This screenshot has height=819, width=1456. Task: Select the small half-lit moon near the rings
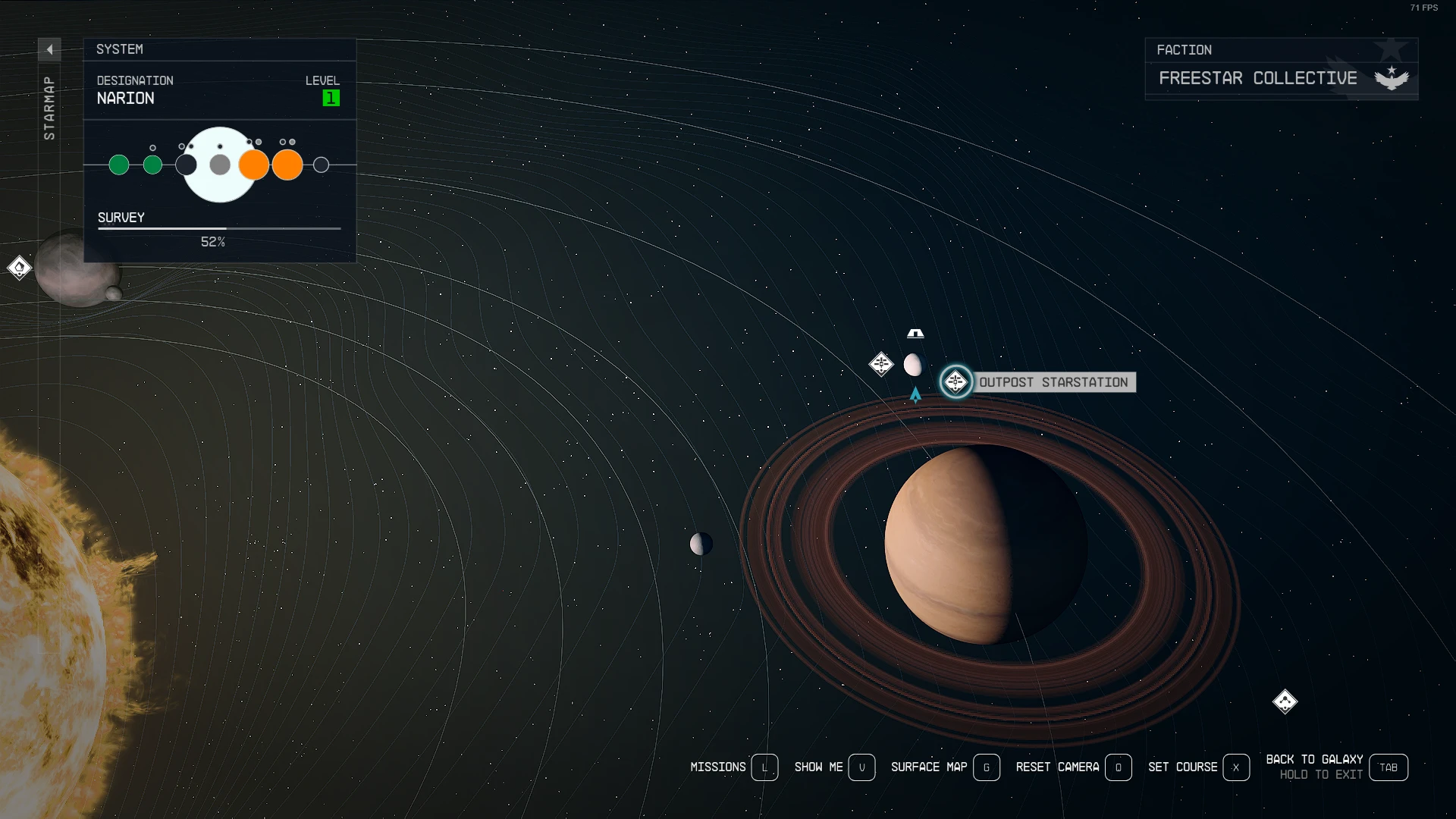click(701, 544)
